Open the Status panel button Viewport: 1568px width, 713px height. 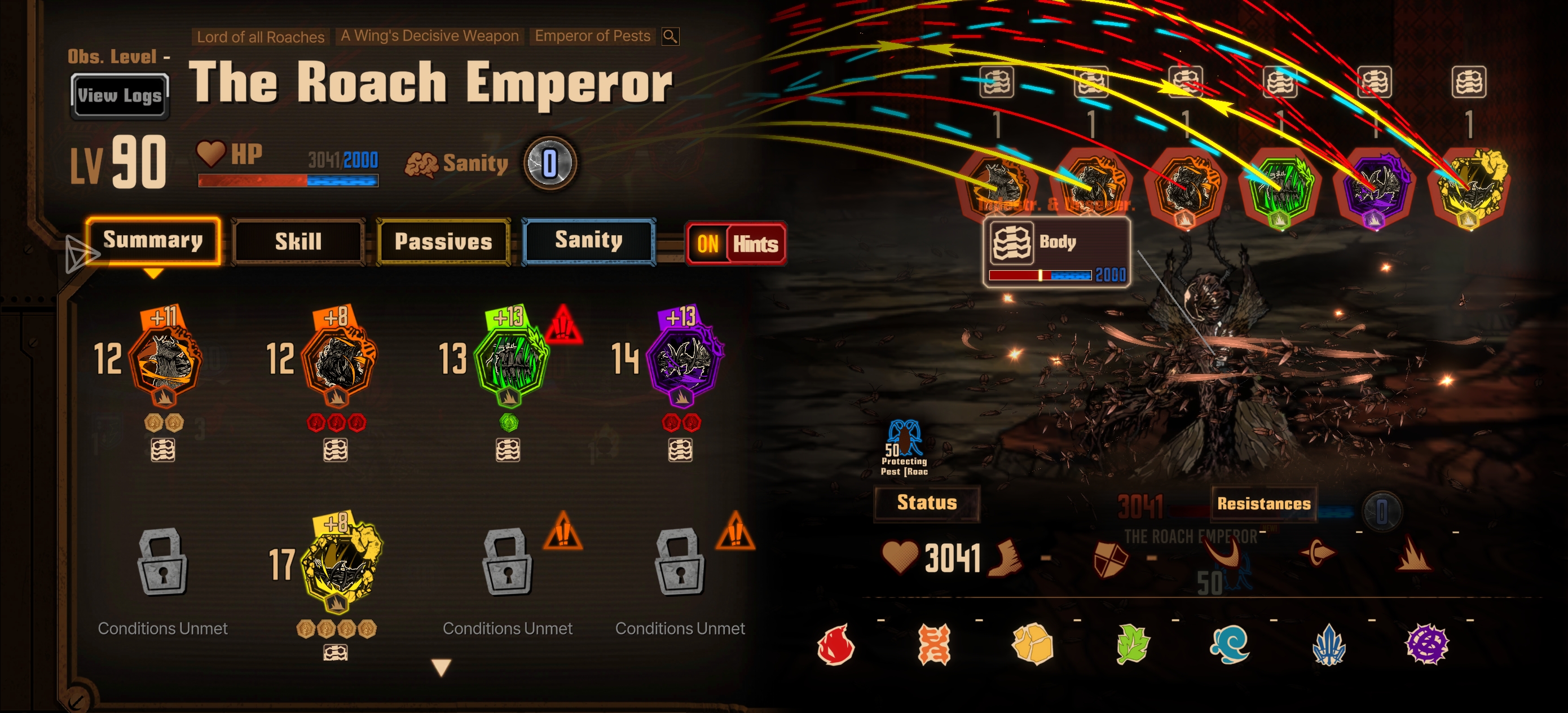tap(927, 503)
